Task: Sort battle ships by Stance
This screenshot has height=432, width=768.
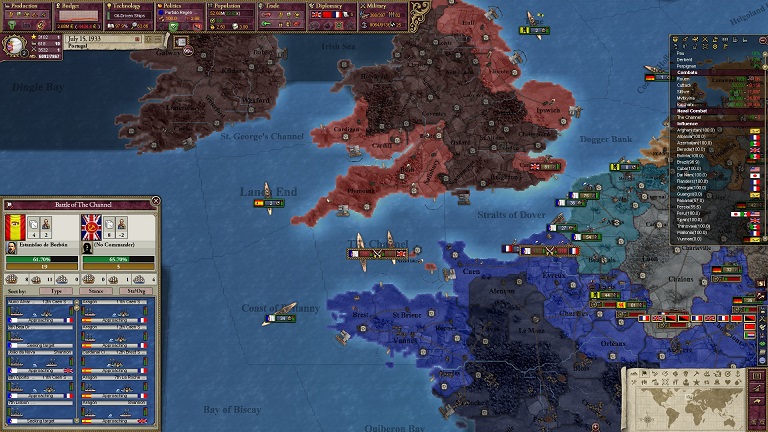Action: 98,290
